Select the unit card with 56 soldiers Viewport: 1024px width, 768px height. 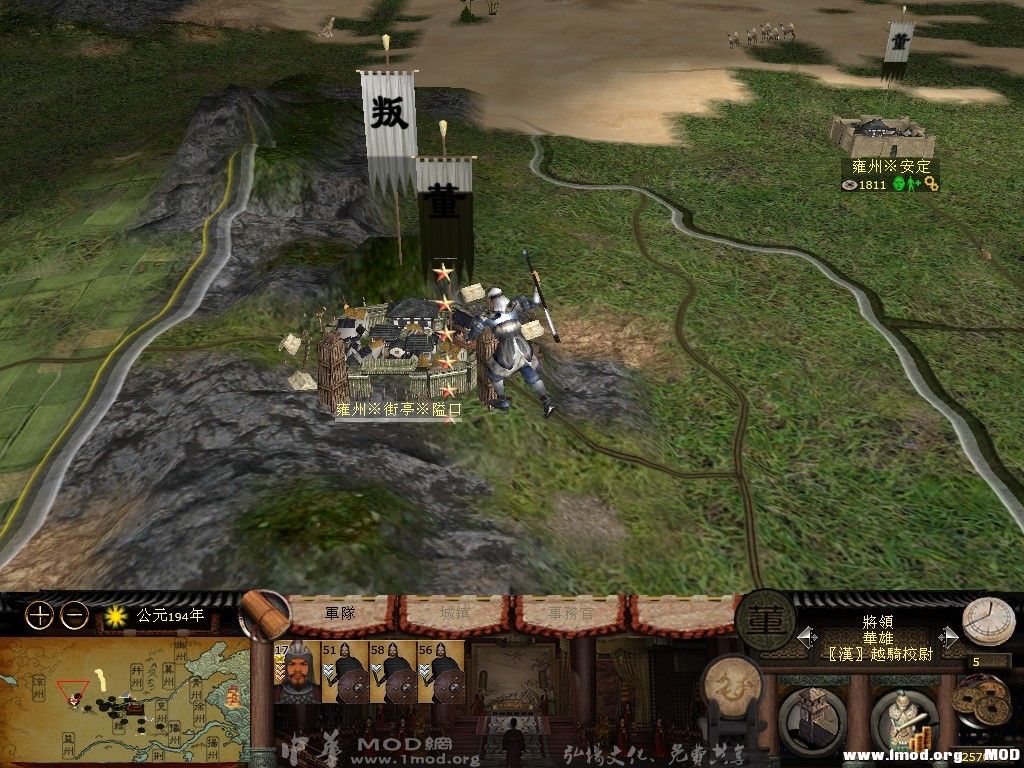click(438, 672)
